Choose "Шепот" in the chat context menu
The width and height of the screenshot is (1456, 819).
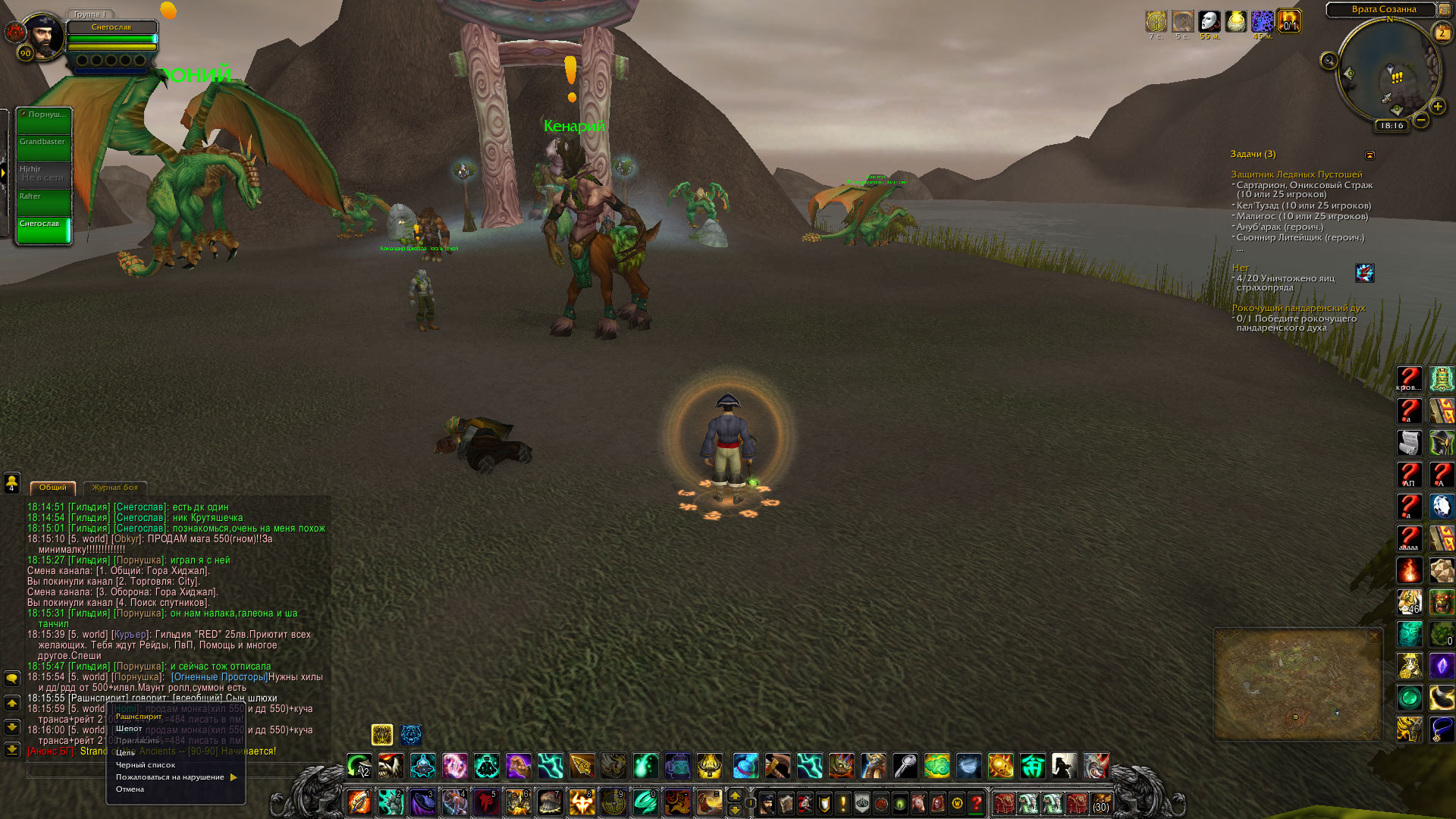click(x=129, y=729)
